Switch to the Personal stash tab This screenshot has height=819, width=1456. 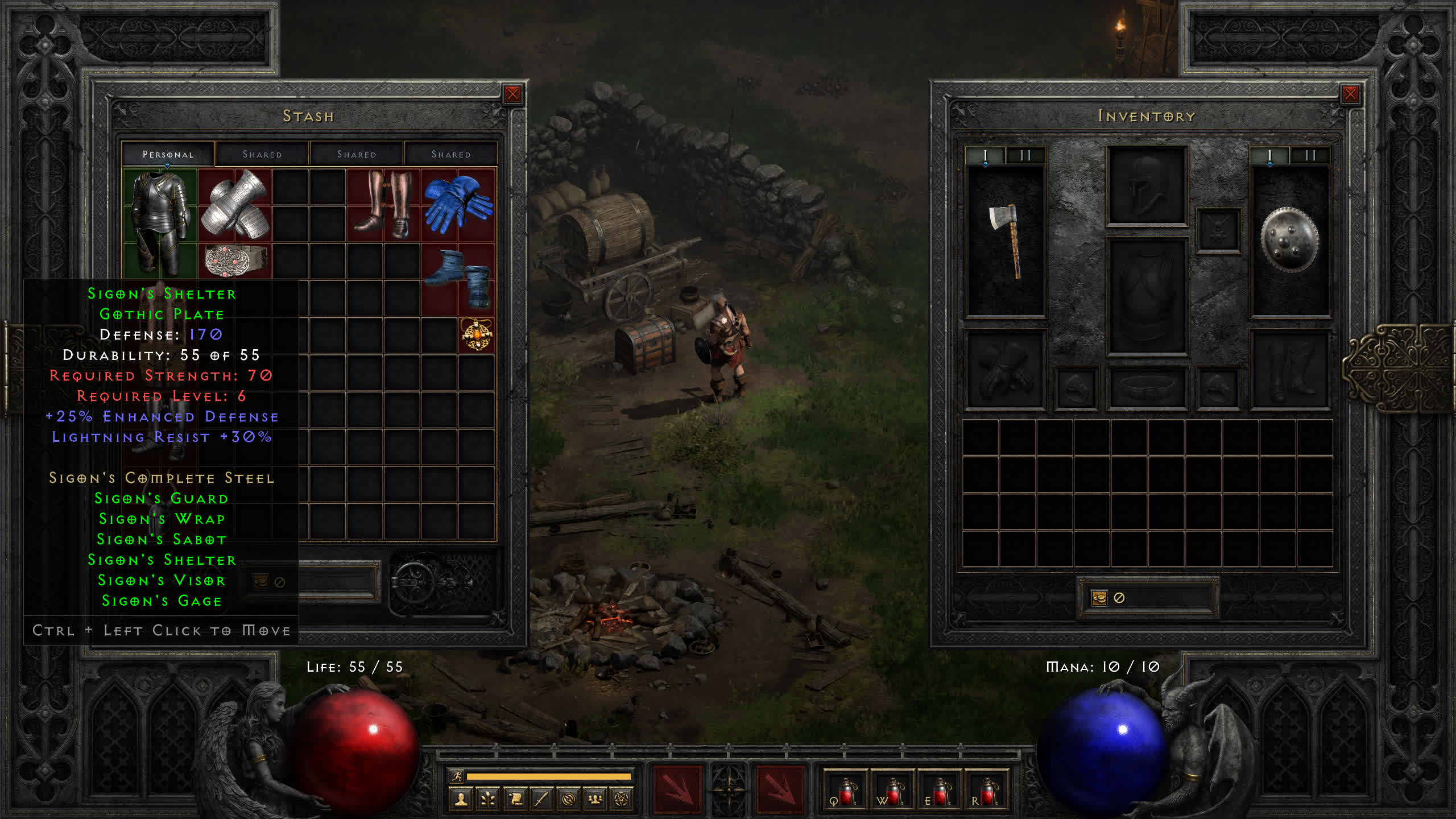click(168, 154)
